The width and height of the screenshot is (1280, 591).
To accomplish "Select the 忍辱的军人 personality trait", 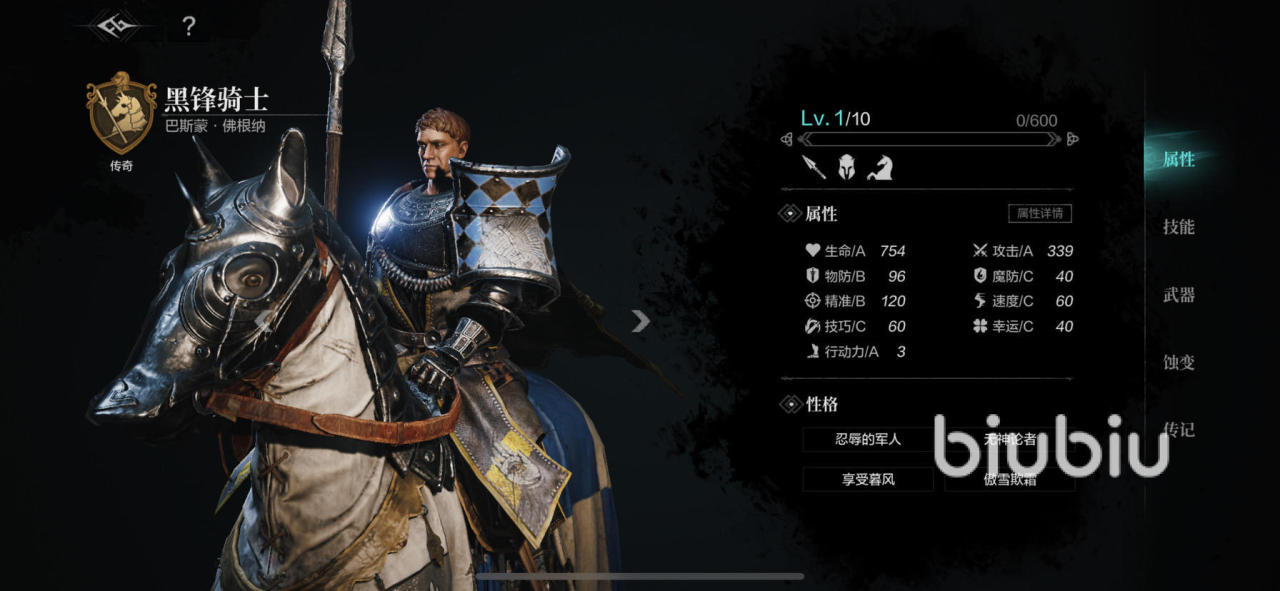I will pyautogui.click(x=867, y=439).
